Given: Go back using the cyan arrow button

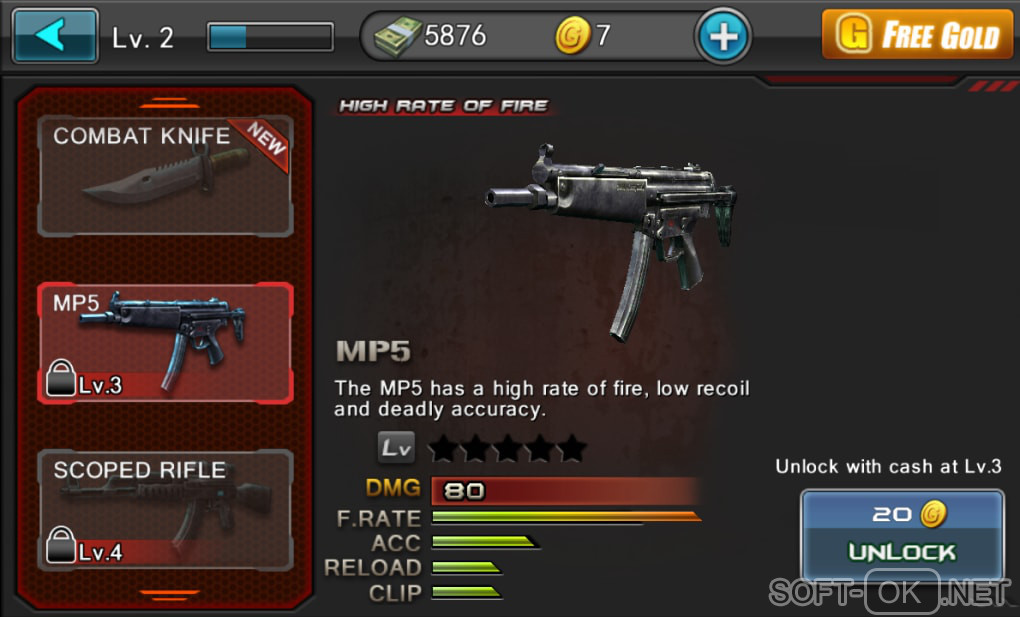Looking at the screenshot, I should pyautogui.click(x=55, y=37).
